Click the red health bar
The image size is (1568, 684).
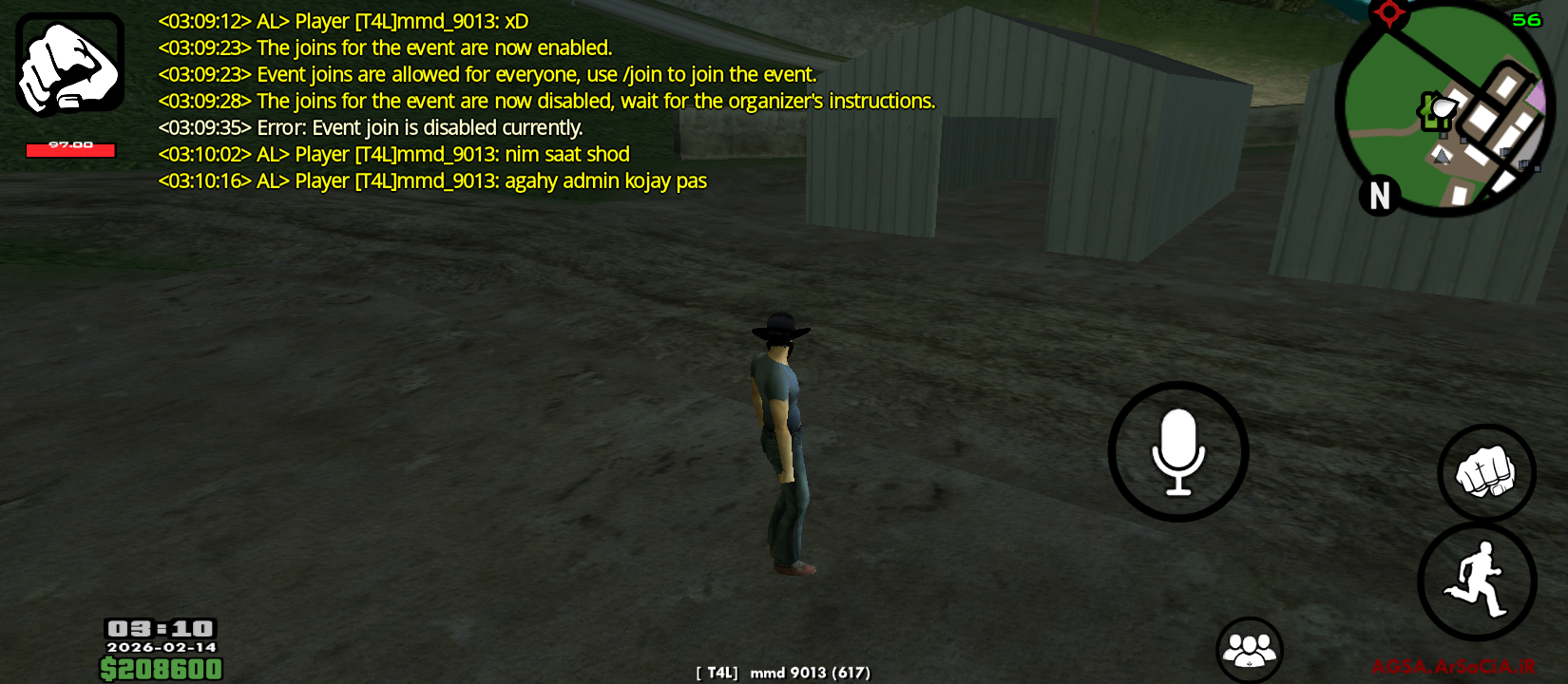click(69, 149)
